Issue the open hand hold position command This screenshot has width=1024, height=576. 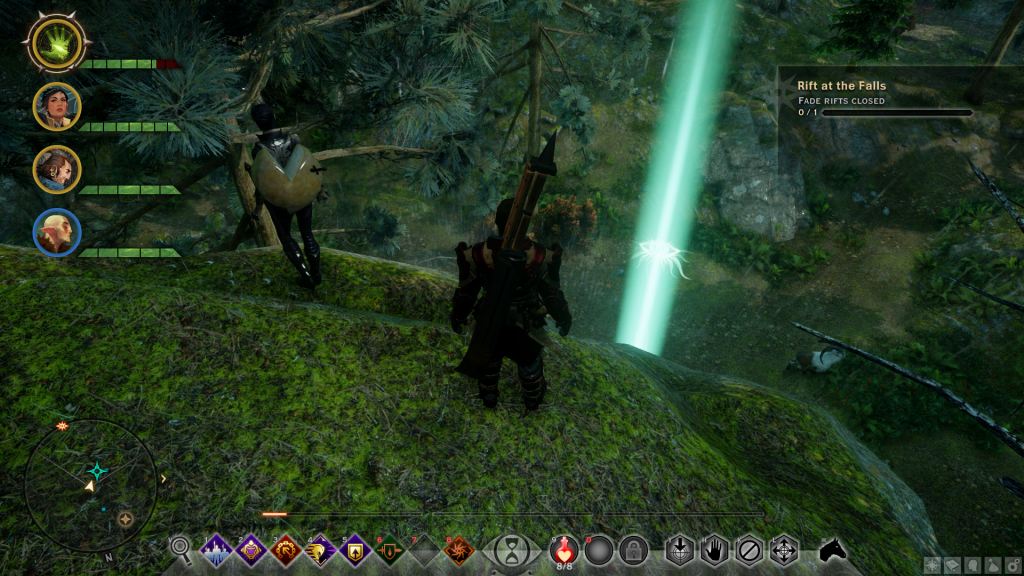pyautogui.click(x=714, y=550)
